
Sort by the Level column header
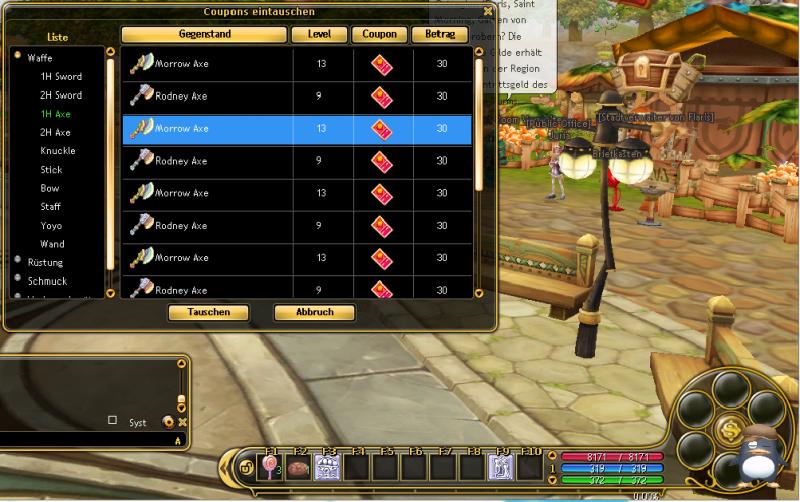pyautogui.click(x=320, y=35)
